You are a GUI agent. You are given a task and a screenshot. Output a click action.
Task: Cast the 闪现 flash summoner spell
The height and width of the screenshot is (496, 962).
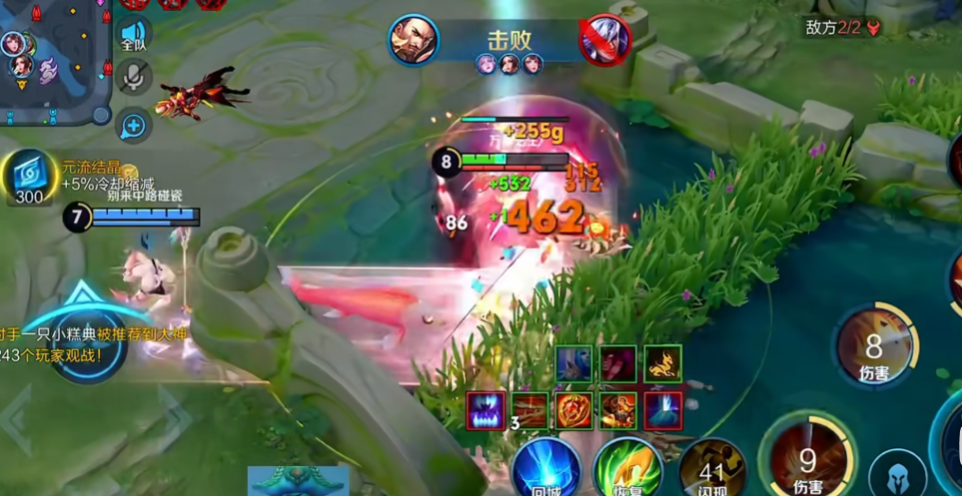pos(712,466)
